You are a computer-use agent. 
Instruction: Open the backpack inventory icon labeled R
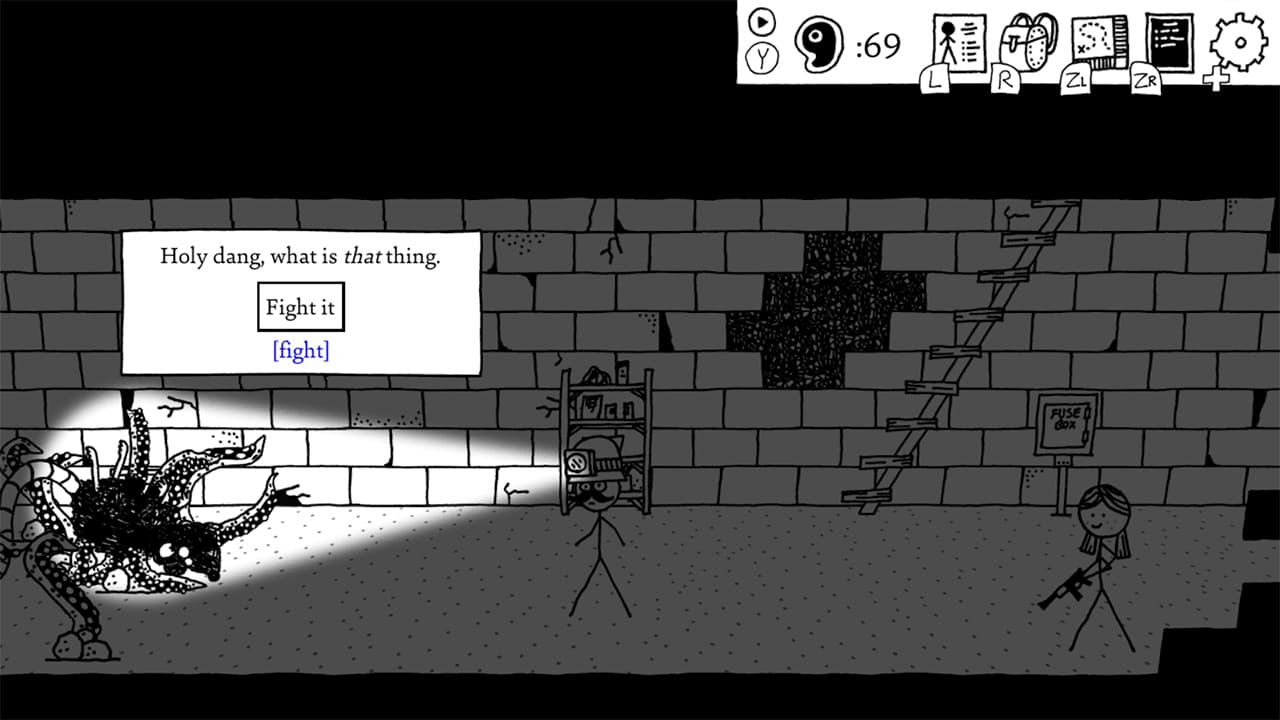click(x=1023, y=42)
